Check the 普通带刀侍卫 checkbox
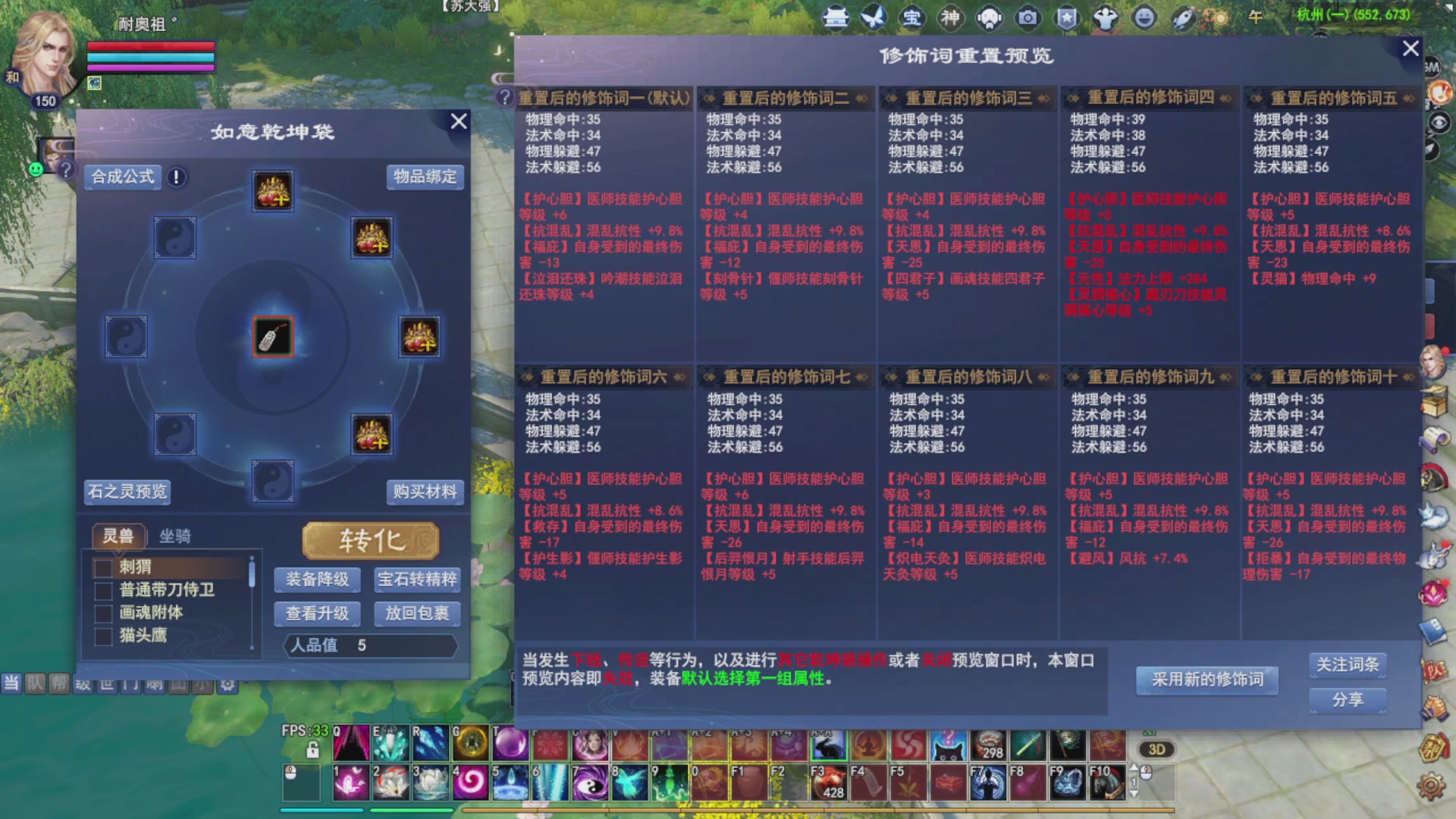The height and width of the screenshot is (819, 1456). pos(104,591)
